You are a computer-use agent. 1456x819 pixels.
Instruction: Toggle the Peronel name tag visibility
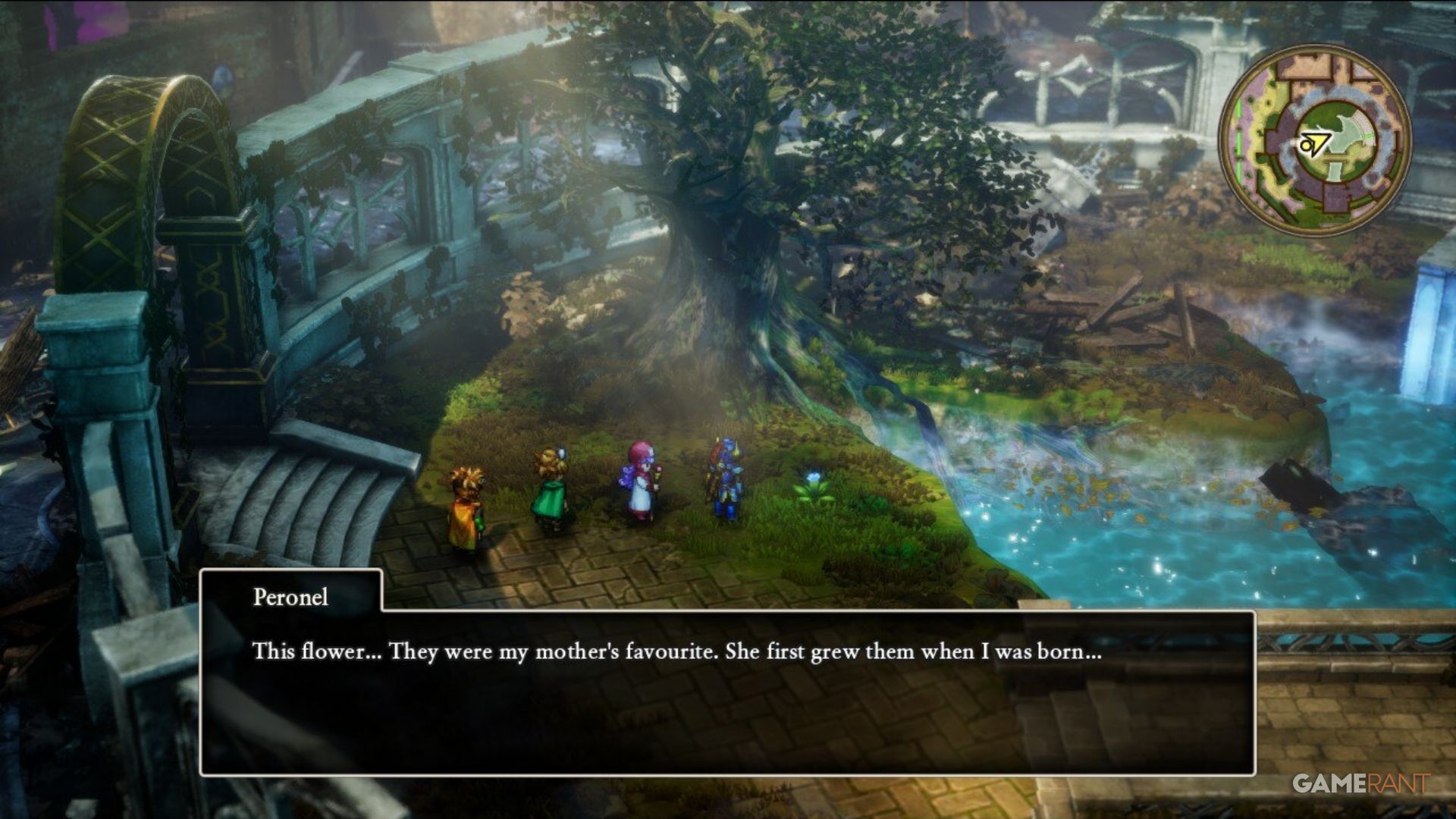[290, 598]
